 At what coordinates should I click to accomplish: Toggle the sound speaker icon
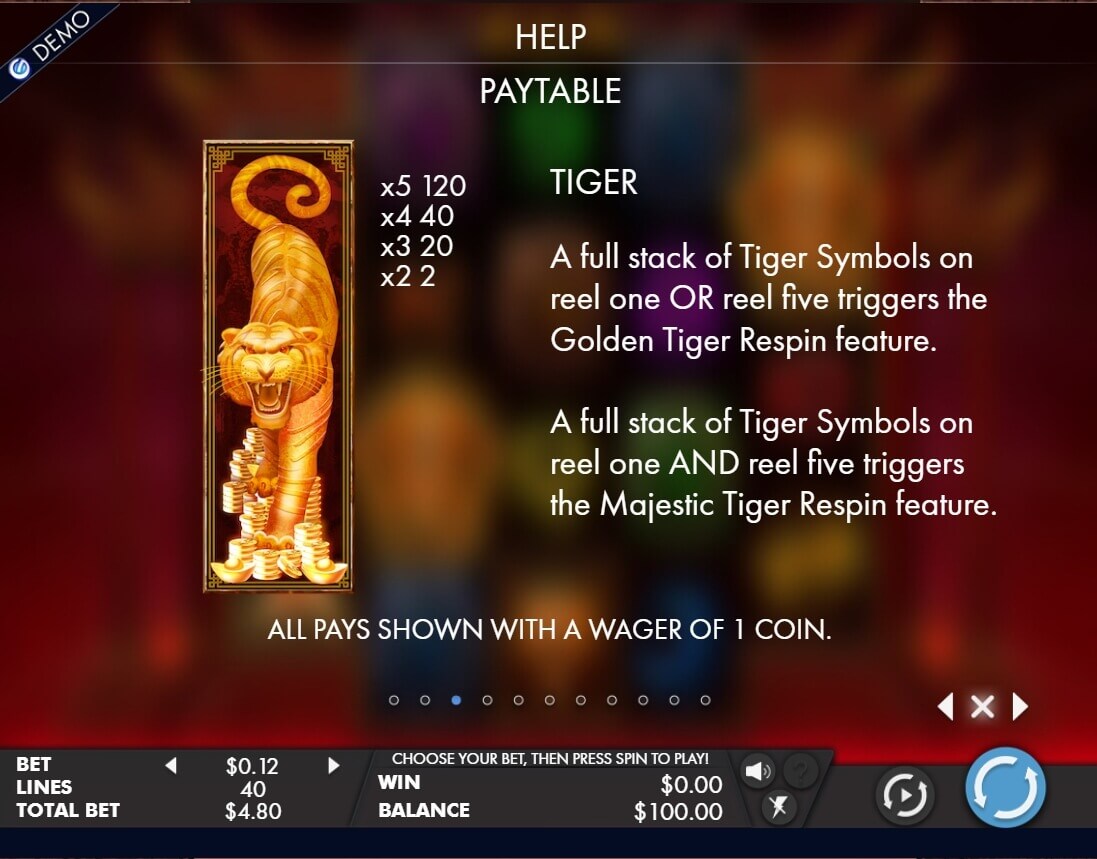(x=758, y=770)
